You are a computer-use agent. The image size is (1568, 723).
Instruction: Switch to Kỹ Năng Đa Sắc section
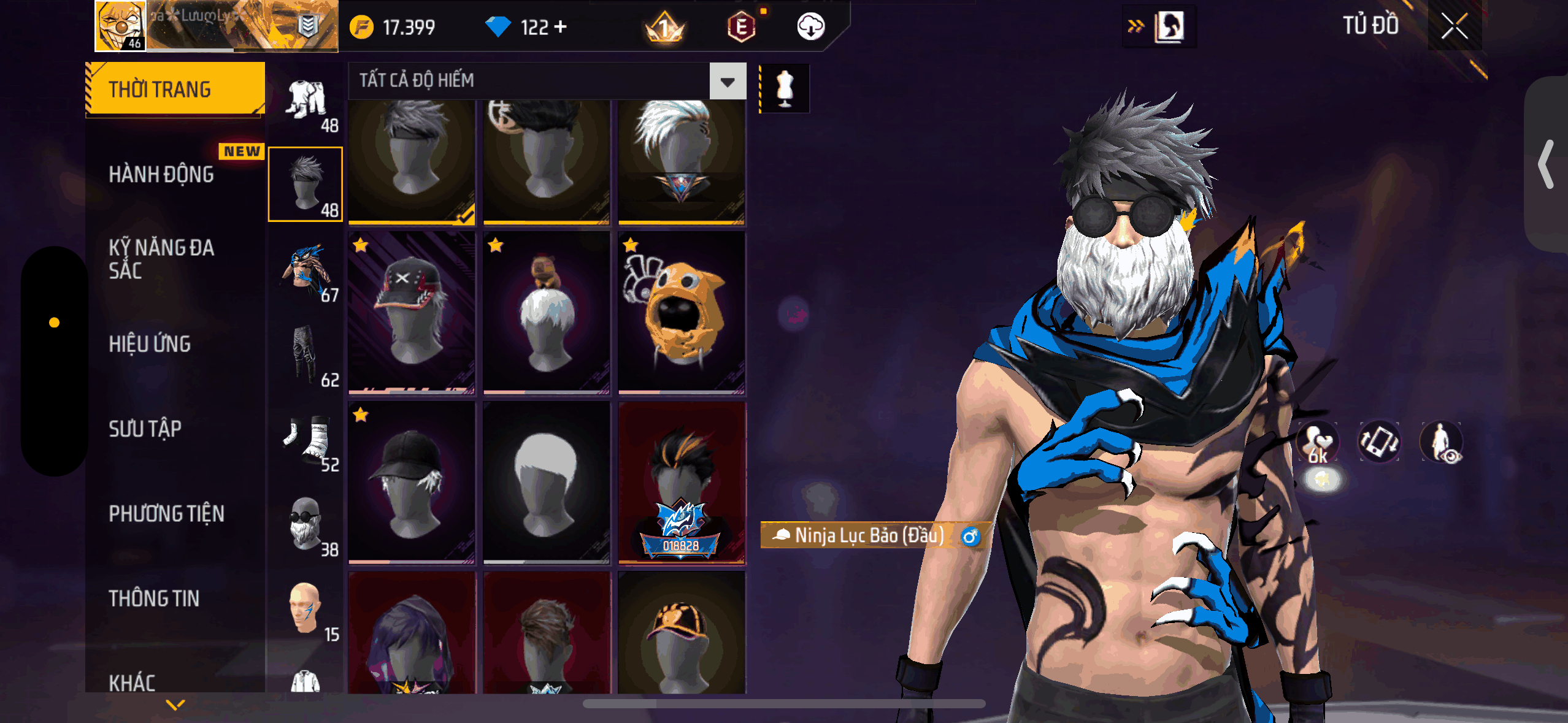pos(161,259)
